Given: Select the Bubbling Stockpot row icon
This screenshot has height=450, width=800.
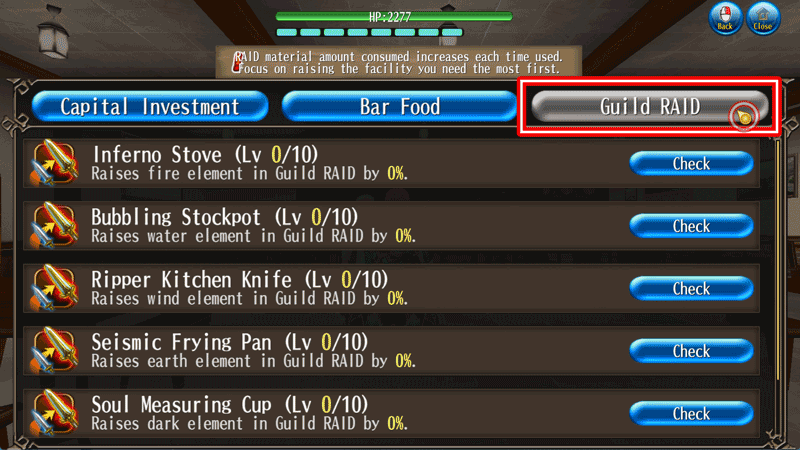Looking at the screenshot, I should [56, 227].
